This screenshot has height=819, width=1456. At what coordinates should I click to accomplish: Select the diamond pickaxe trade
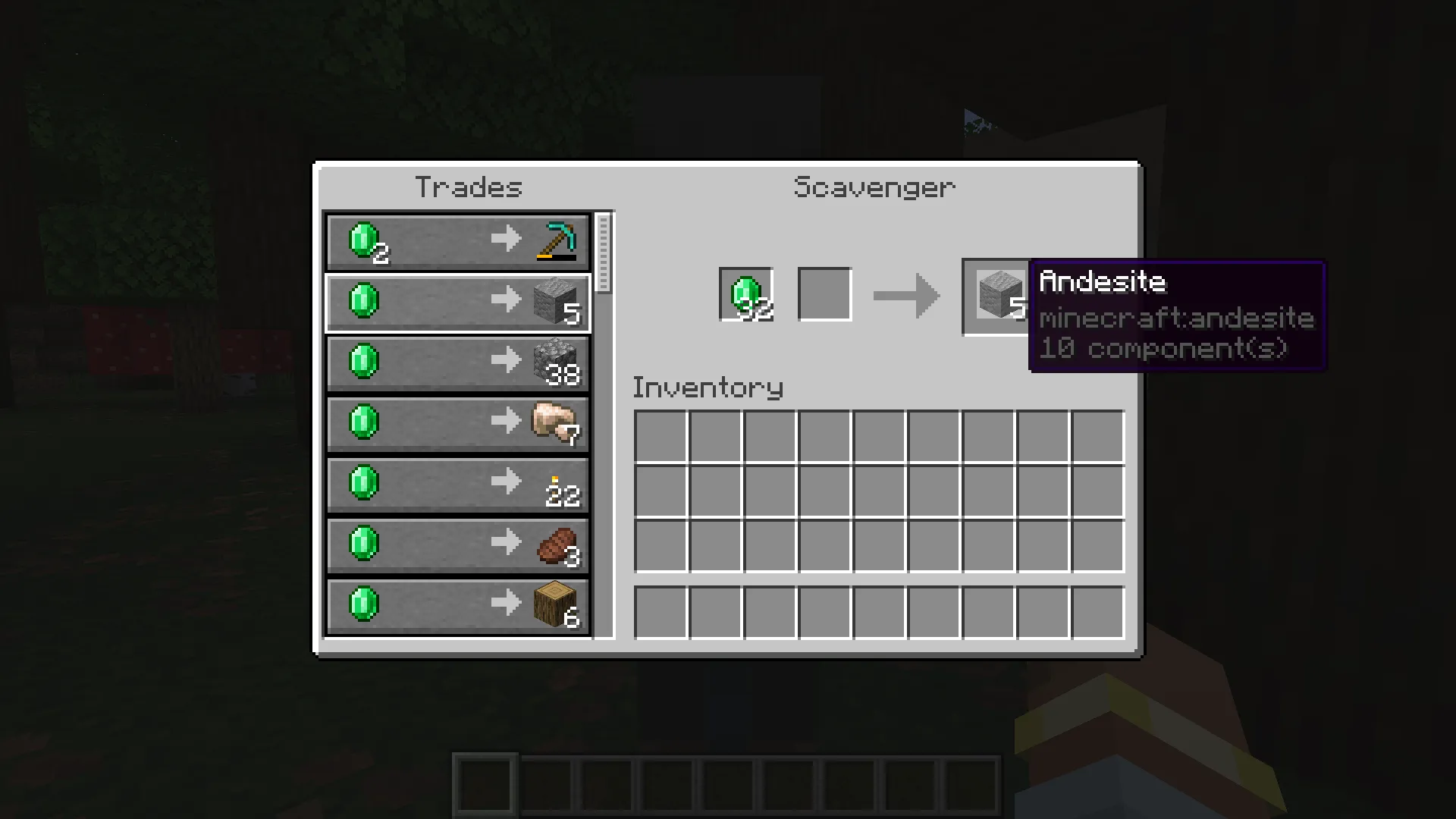455,241
